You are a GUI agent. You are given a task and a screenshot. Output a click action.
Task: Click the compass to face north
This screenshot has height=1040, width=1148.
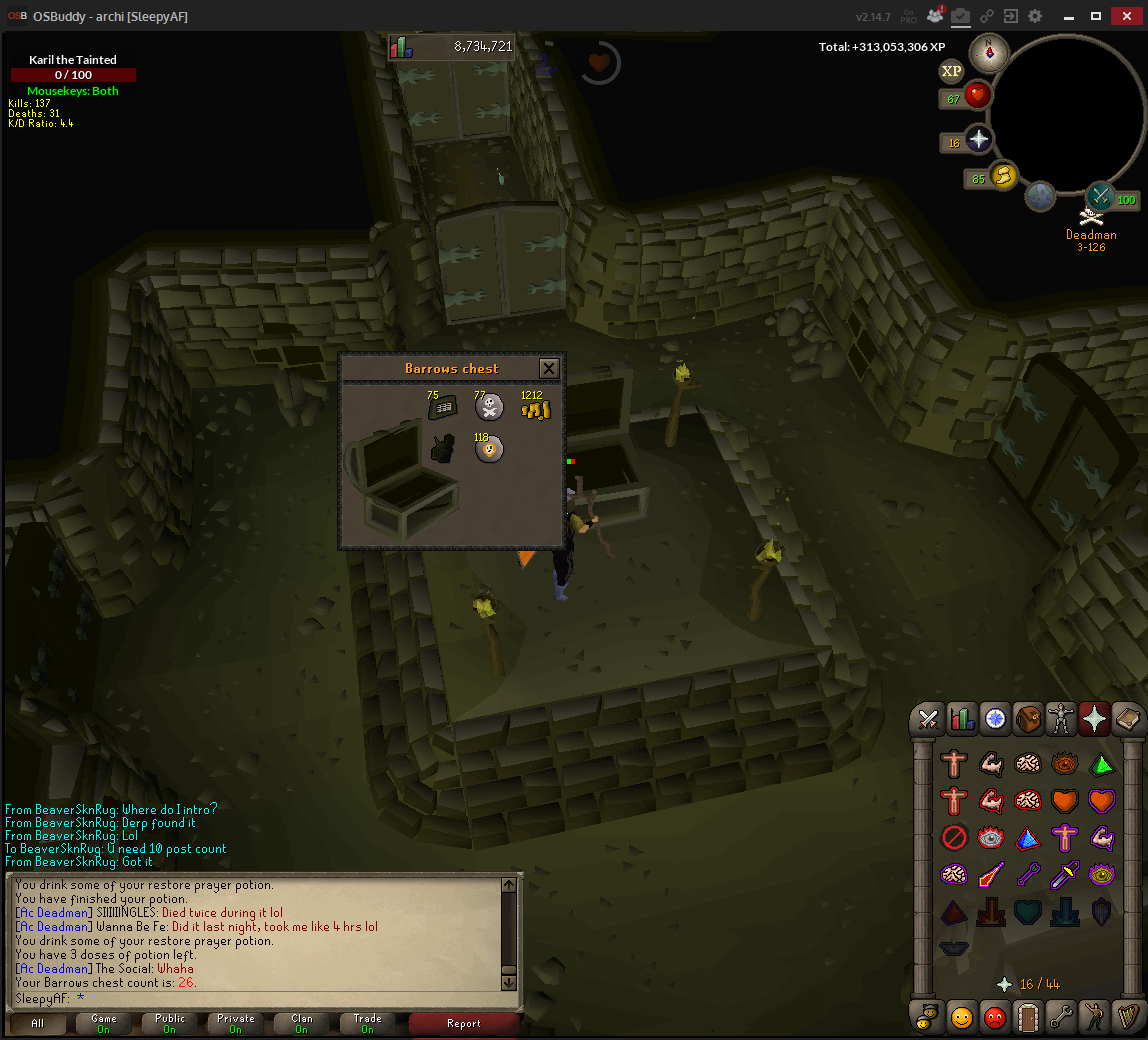pos(990,52)
